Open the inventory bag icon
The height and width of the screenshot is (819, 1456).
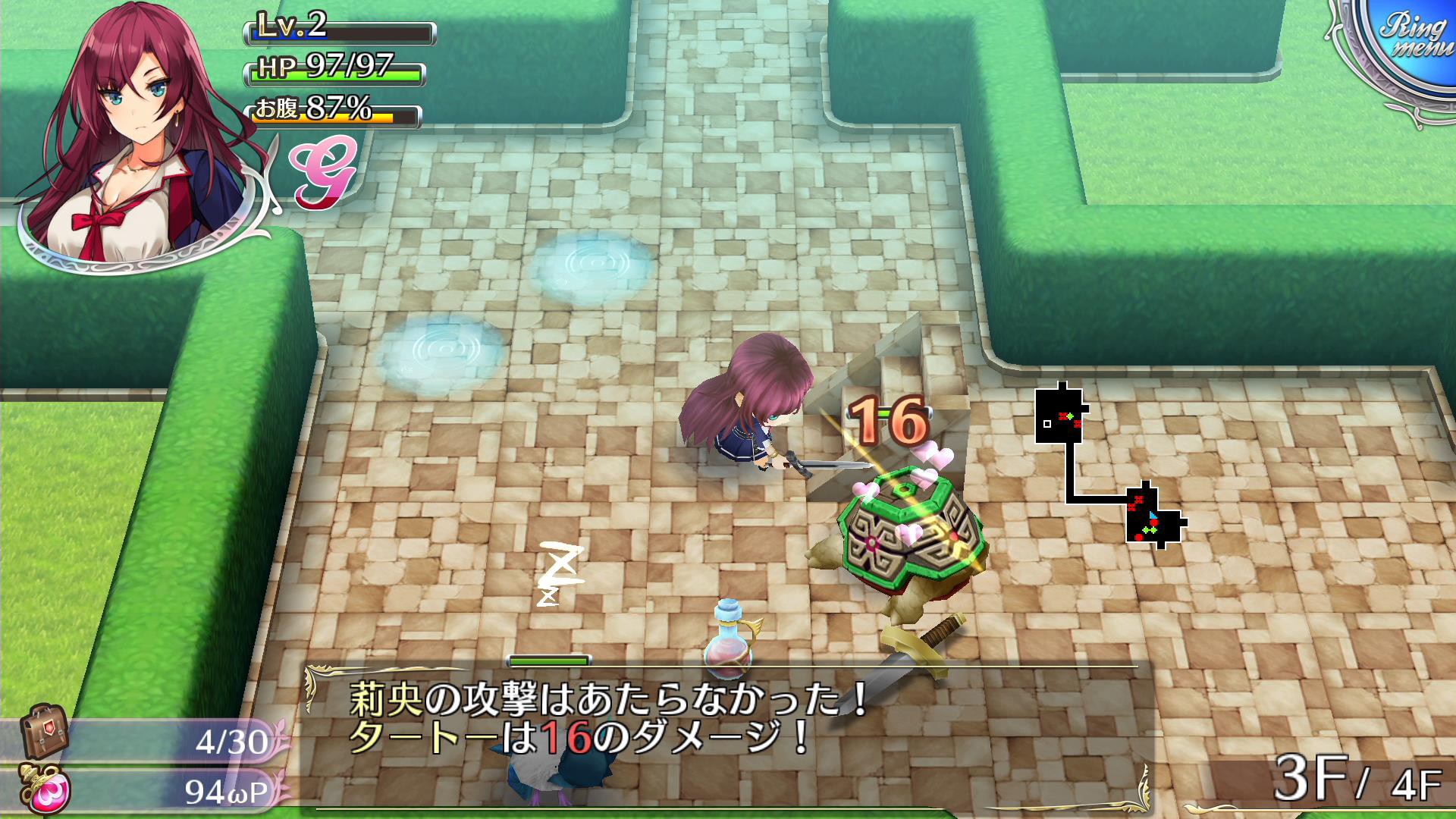(43, 731)
